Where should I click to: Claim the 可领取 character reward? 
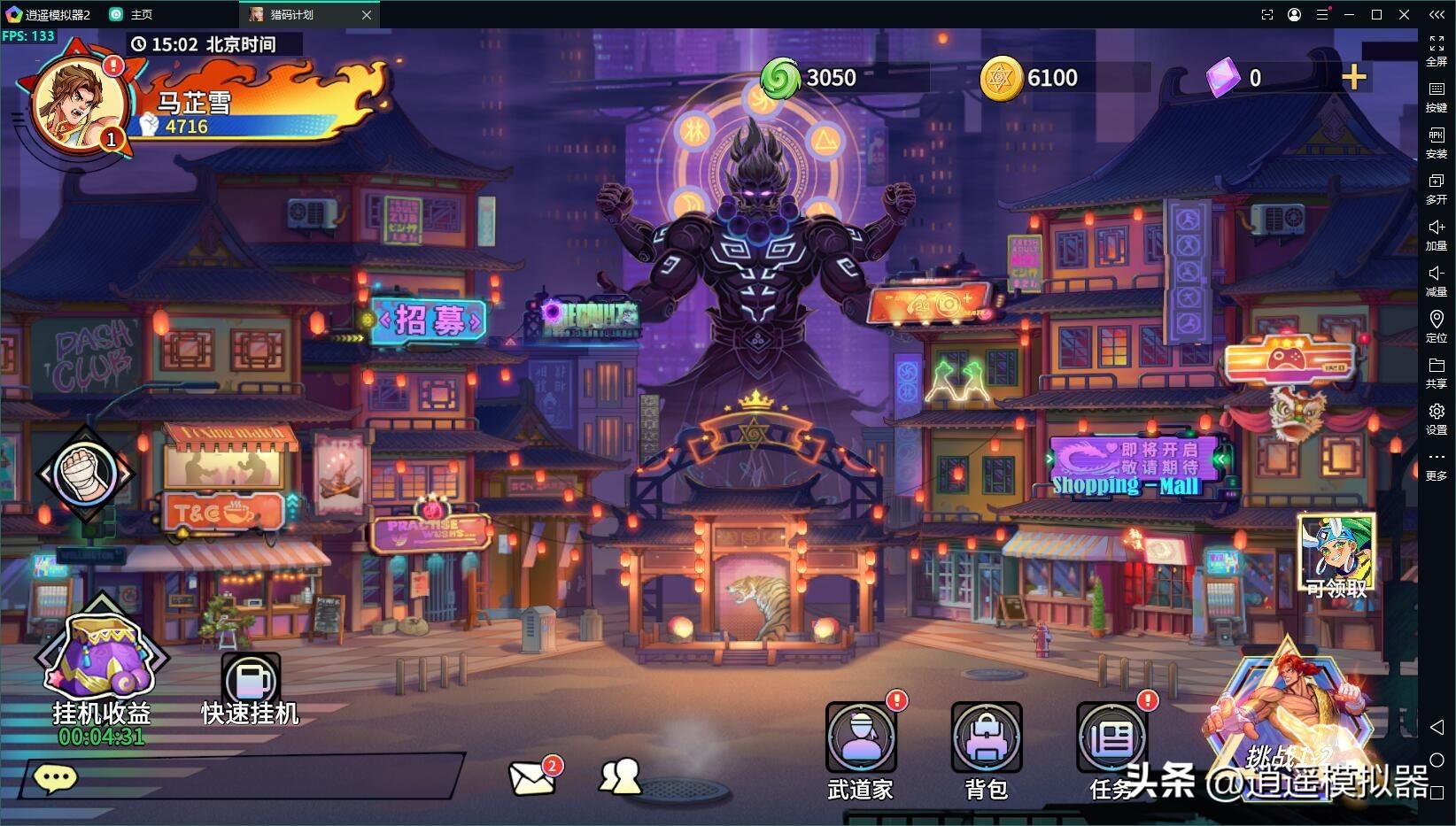pos(1336,553)
